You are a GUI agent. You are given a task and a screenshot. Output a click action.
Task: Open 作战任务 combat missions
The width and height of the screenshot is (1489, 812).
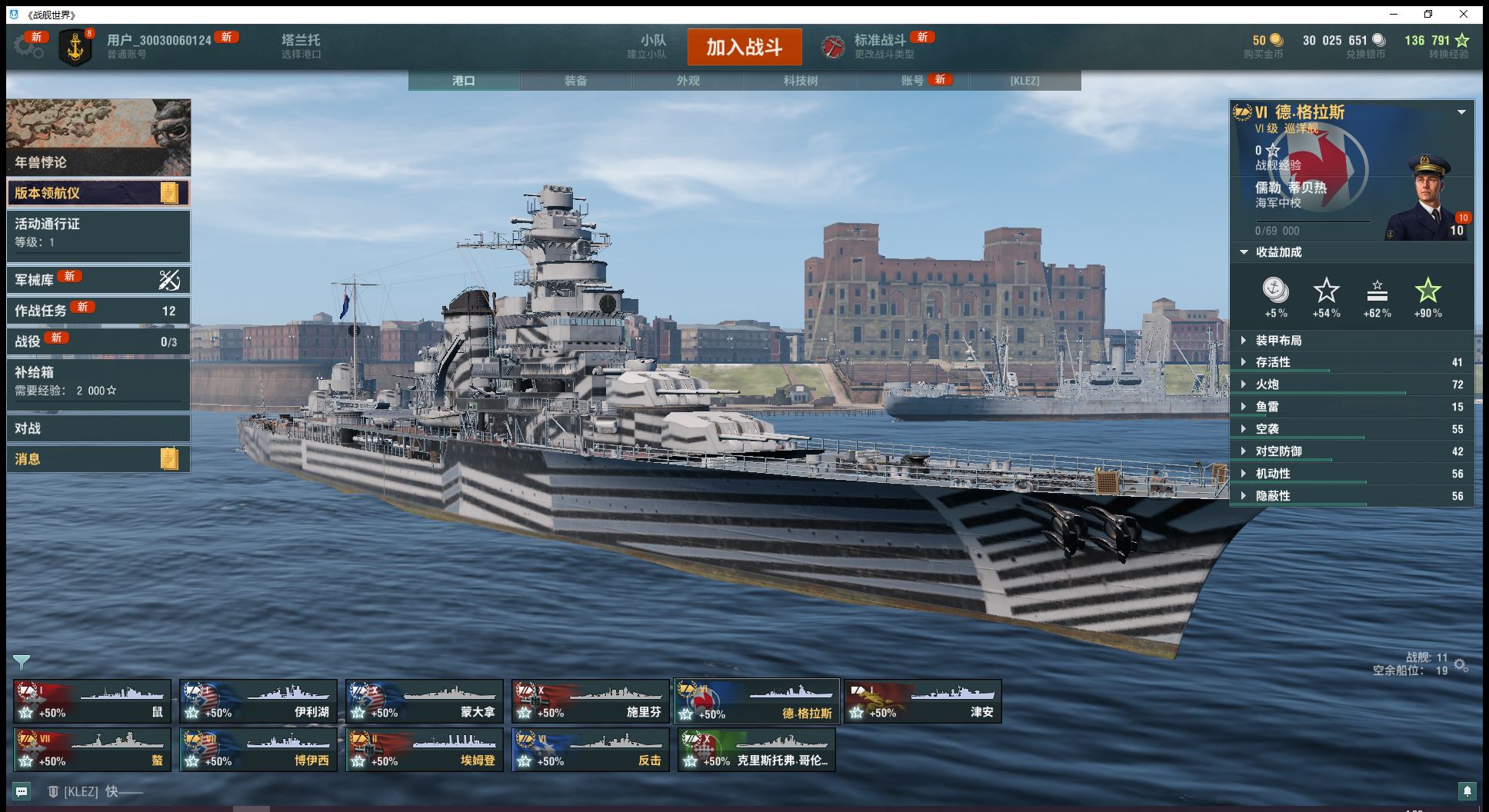[98, 311]
